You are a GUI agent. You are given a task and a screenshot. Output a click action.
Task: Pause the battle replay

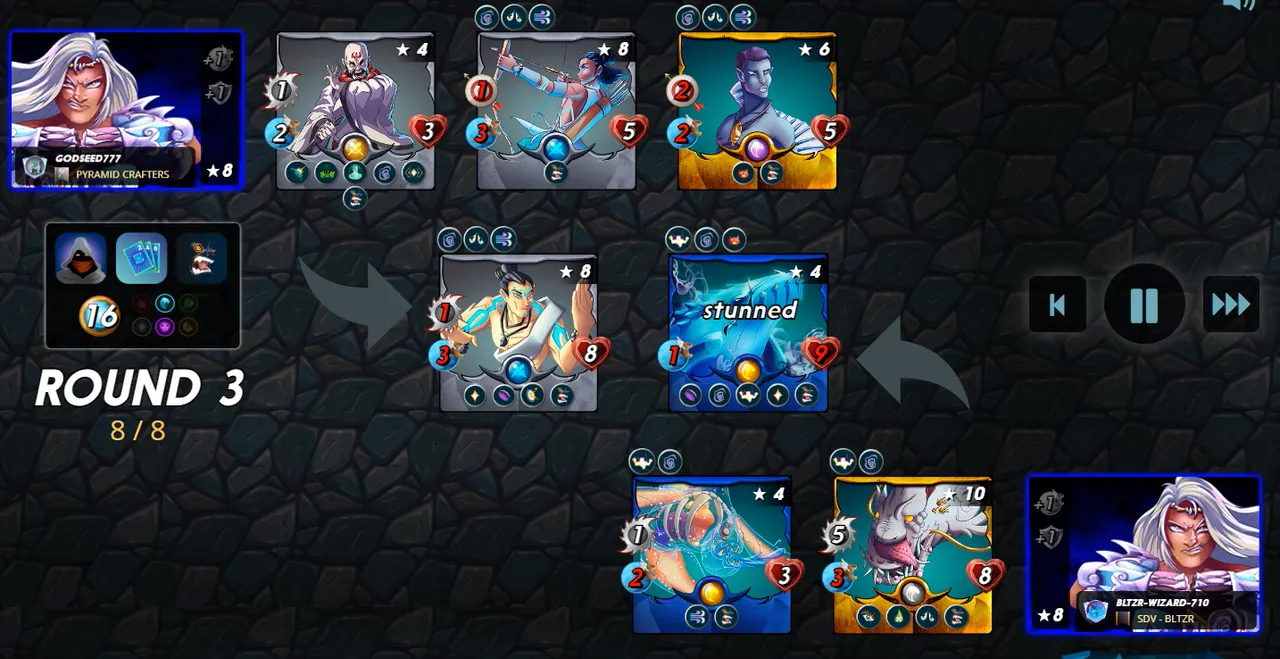coord(1144,304)
